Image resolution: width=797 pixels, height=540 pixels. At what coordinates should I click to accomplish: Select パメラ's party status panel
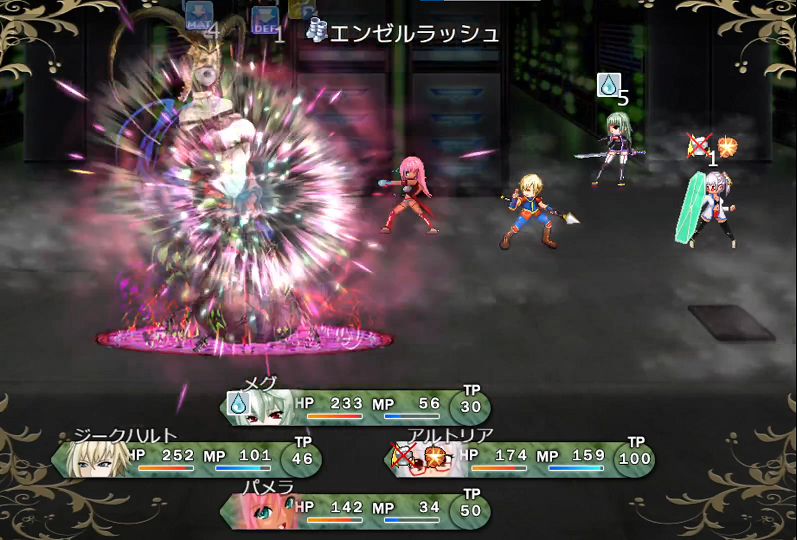(x=355, y=511)
